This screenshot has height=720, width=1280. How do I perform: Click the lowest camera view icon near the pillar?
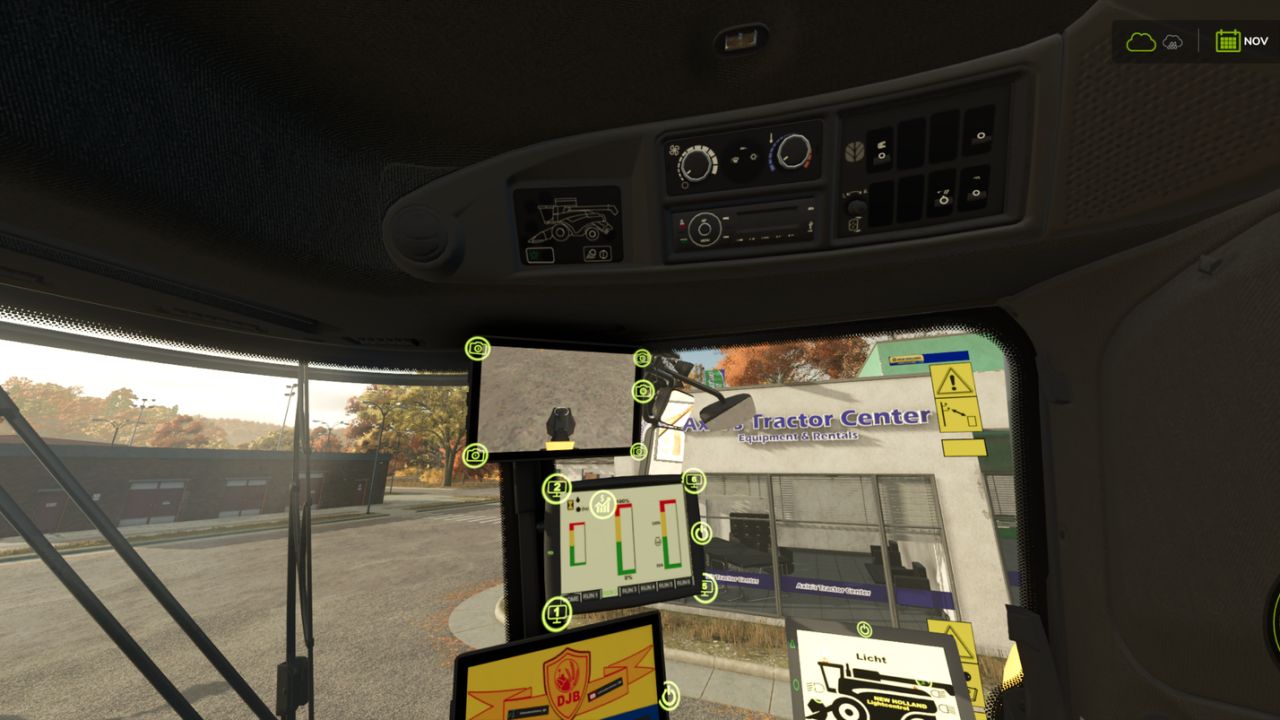click(x=638, y=452)
